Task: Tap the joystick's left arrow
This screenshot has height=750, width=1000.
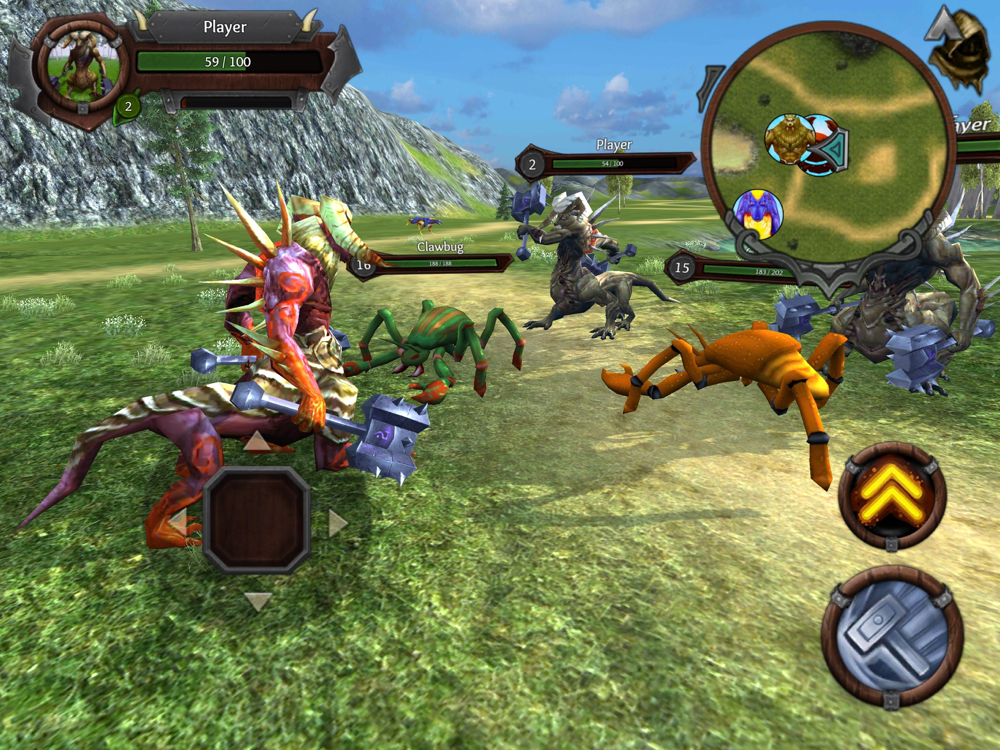Action: pyautogui.click(x=178, y=522)
